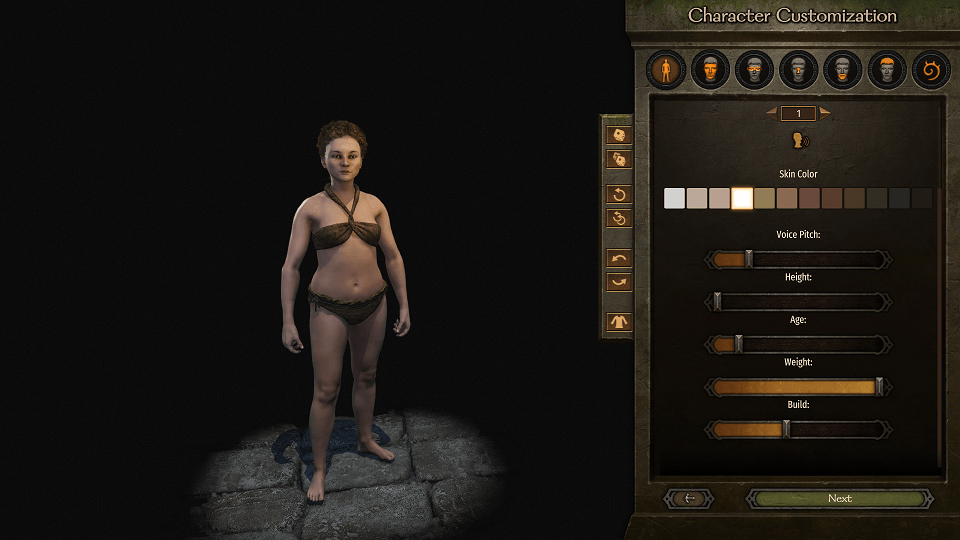This screenshot has height=540, width=960.
Task: Open the nose customization tab
Action: (798, 70)
